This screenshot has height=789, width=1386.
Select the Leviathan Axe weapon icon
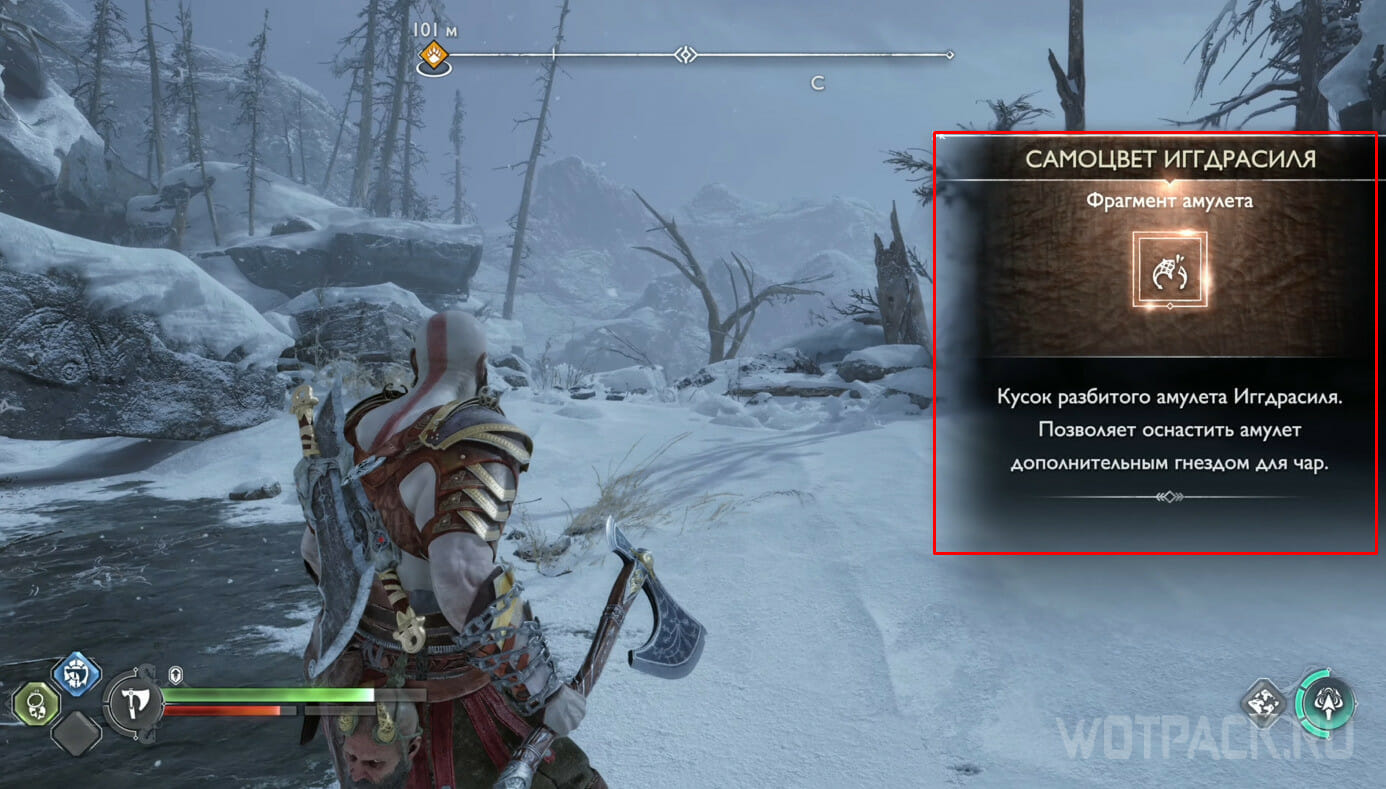tap(135, 704)
